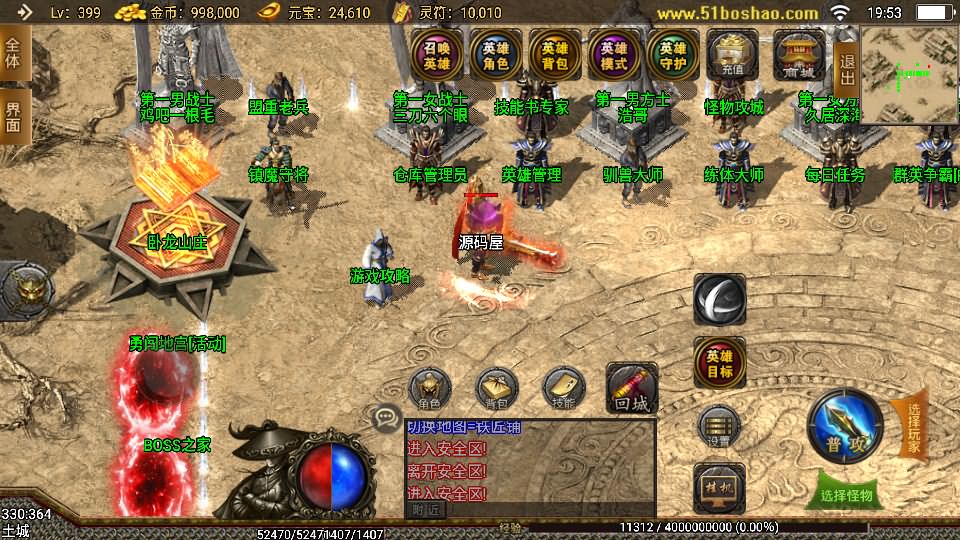The image size is (960, 540).
Task: Activate the 英雄守护 hero guard button
Action: (673, 53)
